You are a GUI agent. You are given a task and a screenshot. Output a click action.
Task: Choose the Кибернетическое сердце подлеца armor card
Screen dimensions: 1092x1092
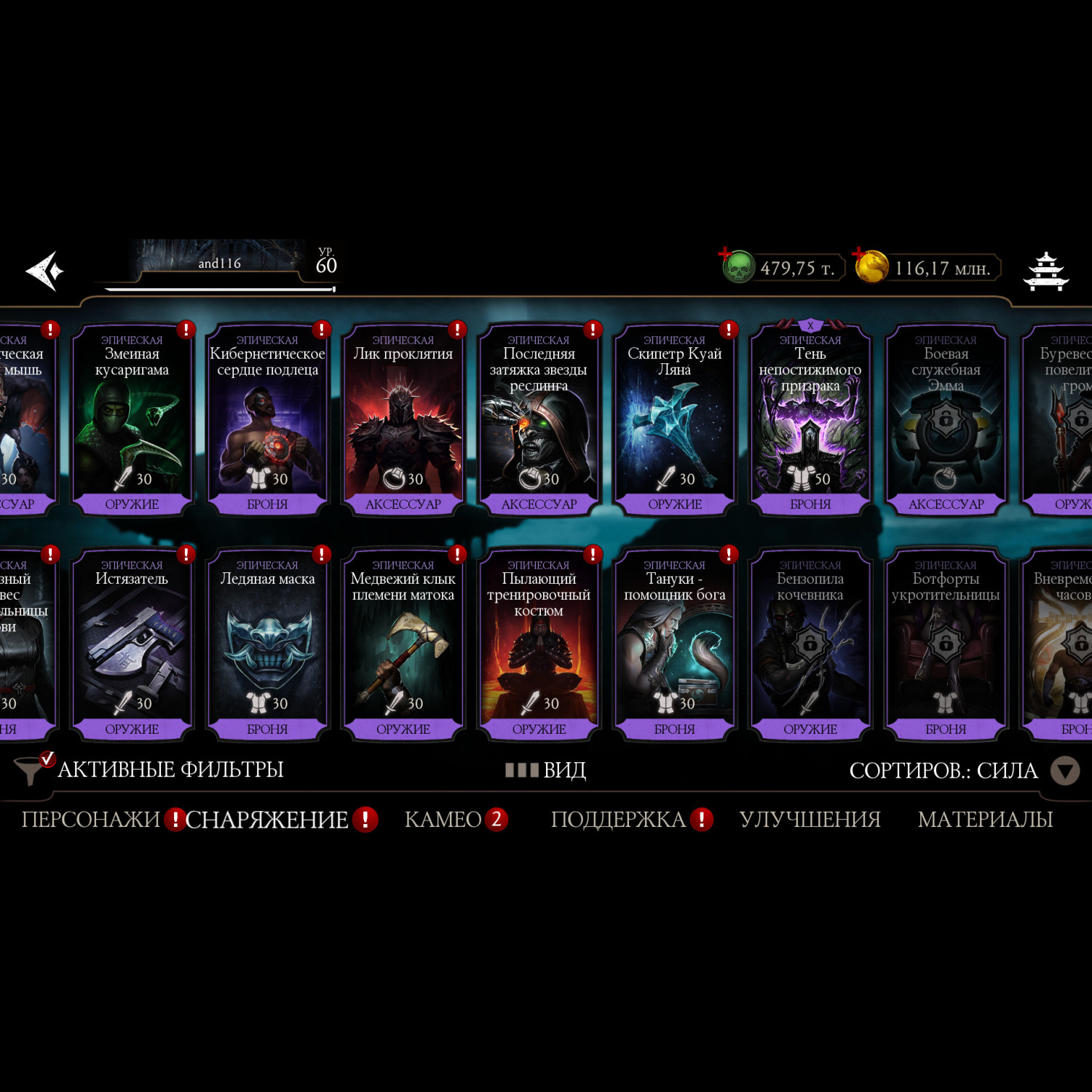pos(267,420)
